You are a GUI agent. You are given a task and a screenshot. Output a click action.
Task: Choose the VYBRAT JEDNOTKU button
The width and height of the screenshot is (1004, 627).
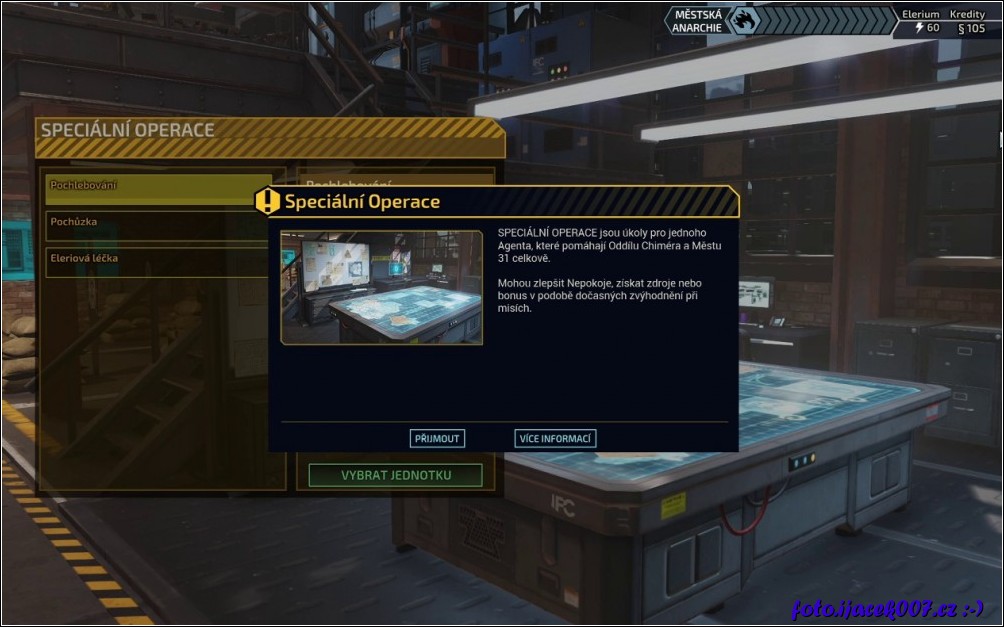pos(395,475)
